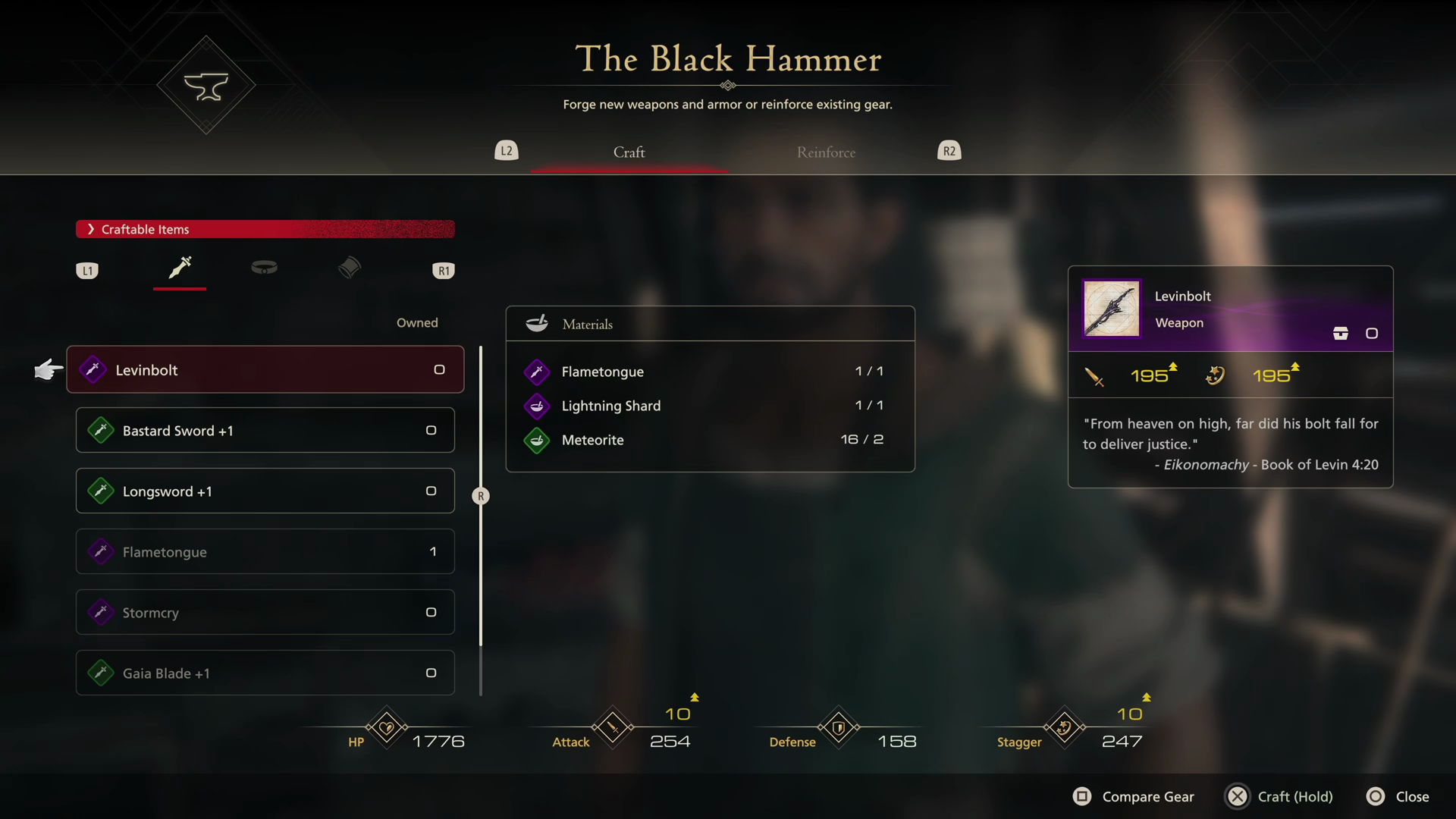Click the craftable list scrollbar
Viewport: 1456px width, 819px height.
pyautogui.click(x=481, y=496)
